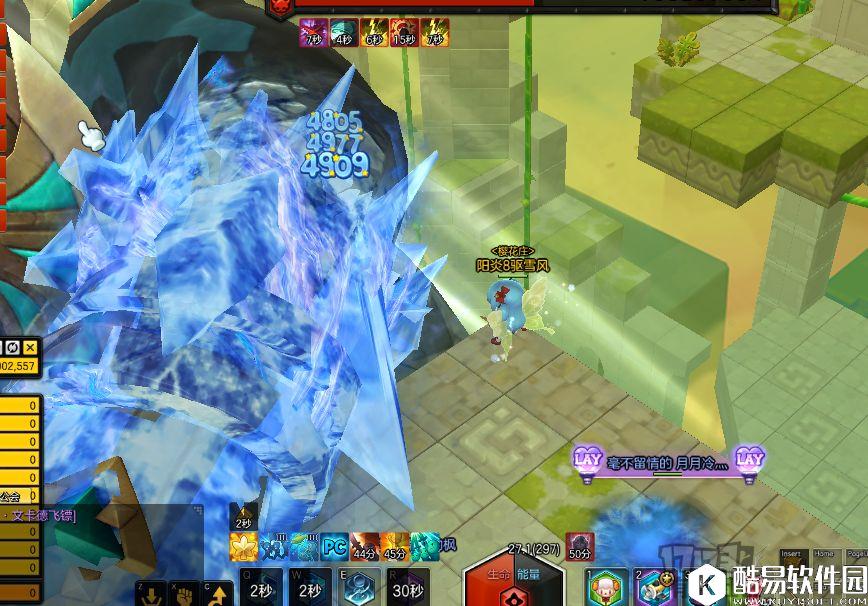Select the W skill slot on cooldown
The height and width of the screenshot is (606, 868).
[309, 589]
